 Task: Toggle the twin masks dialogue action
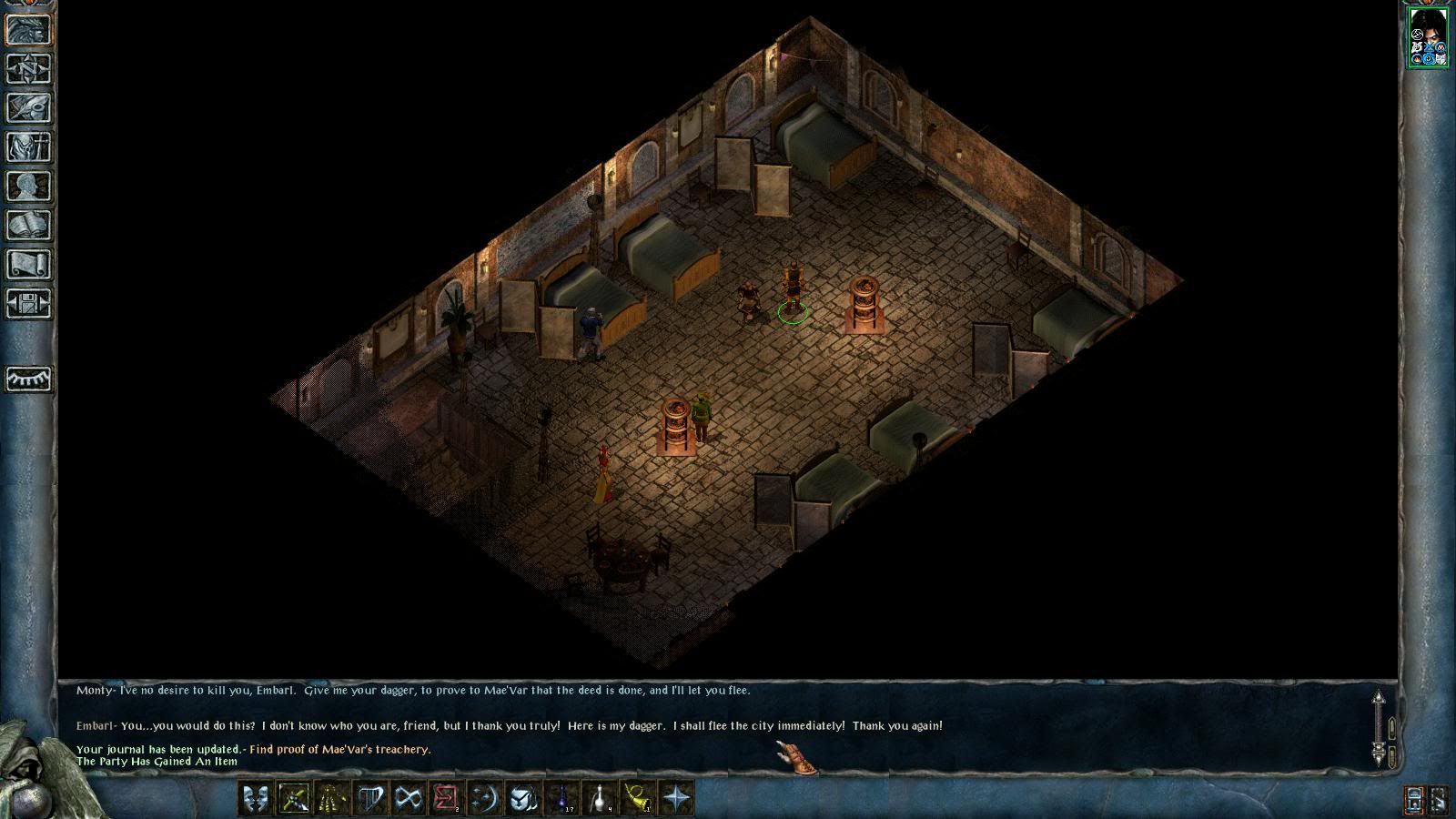[256, 798]
